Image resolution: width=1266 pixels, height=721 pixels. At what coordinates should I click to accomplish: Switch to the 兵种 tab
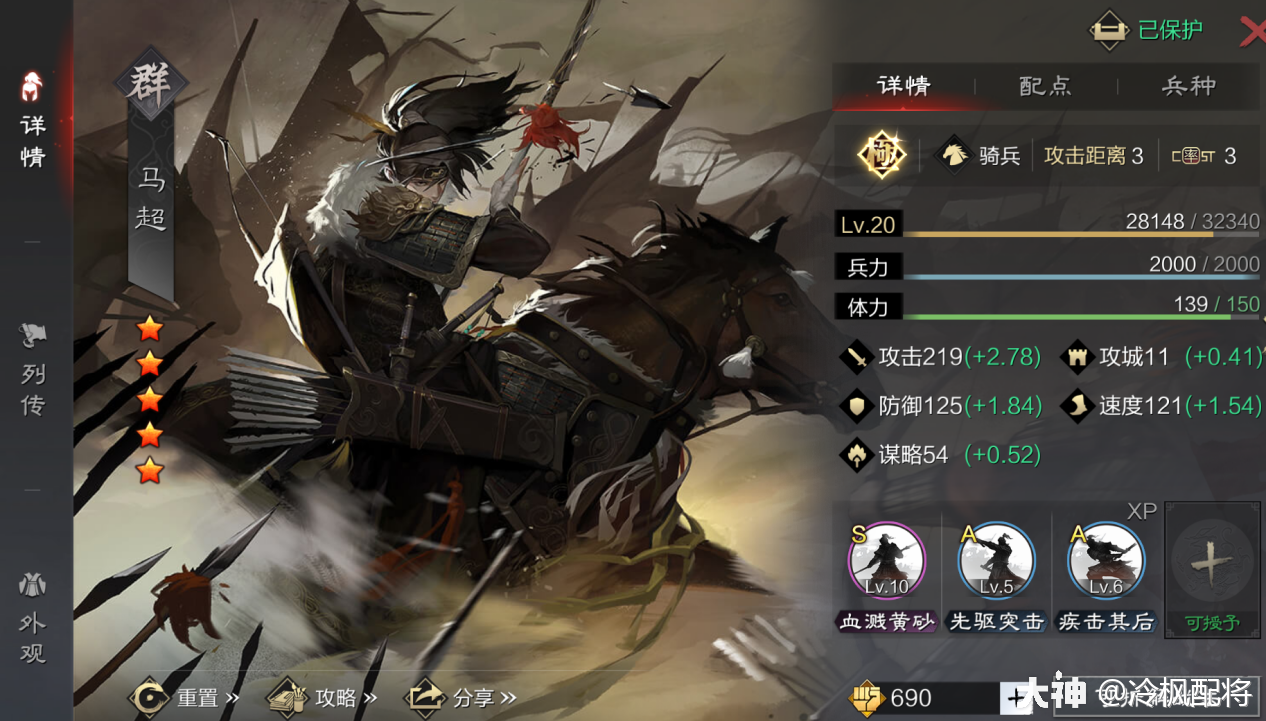click(x=1188, y=86)
